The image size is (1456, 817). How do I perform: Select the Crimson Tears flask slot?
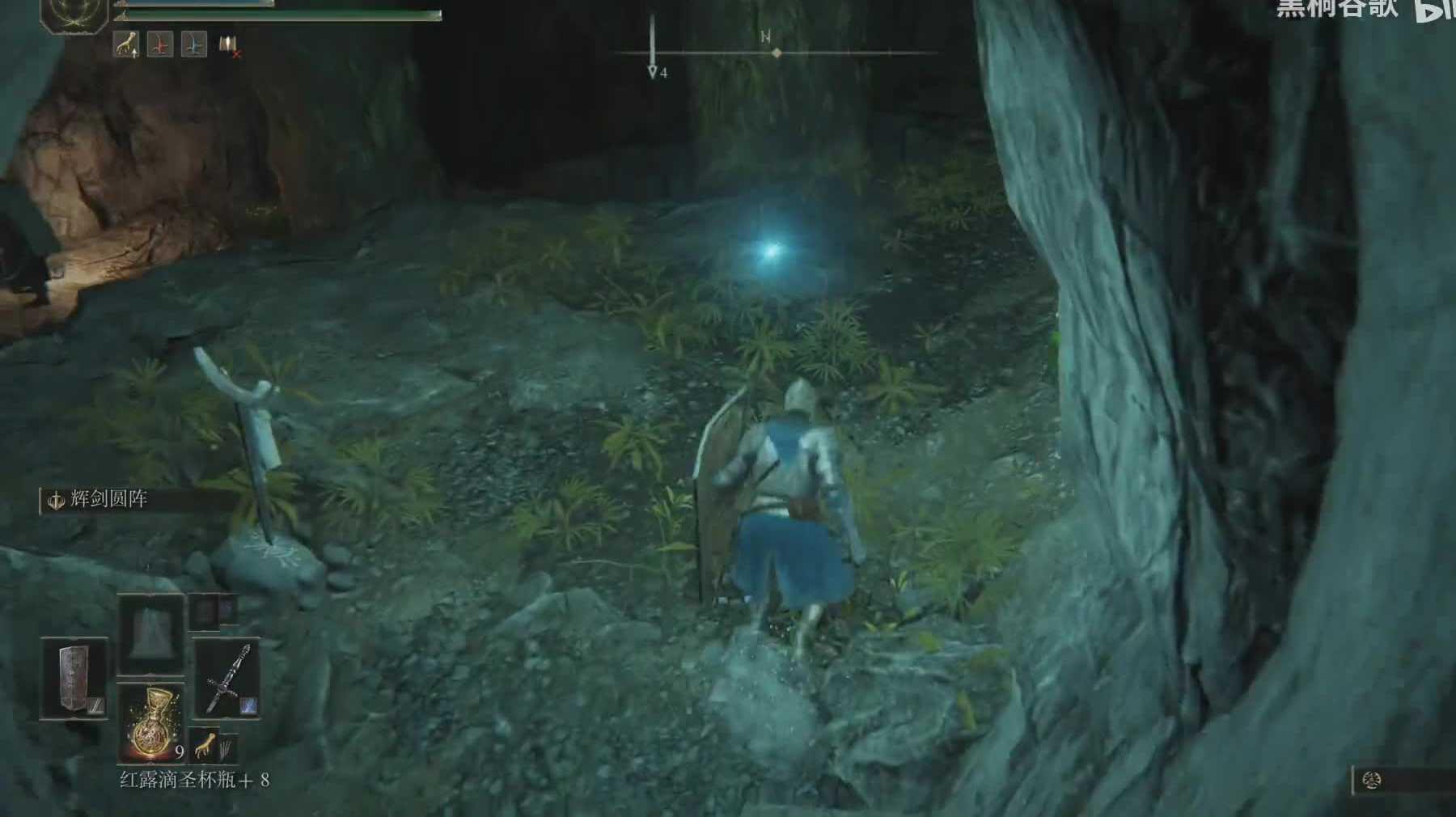click(151, 722)
